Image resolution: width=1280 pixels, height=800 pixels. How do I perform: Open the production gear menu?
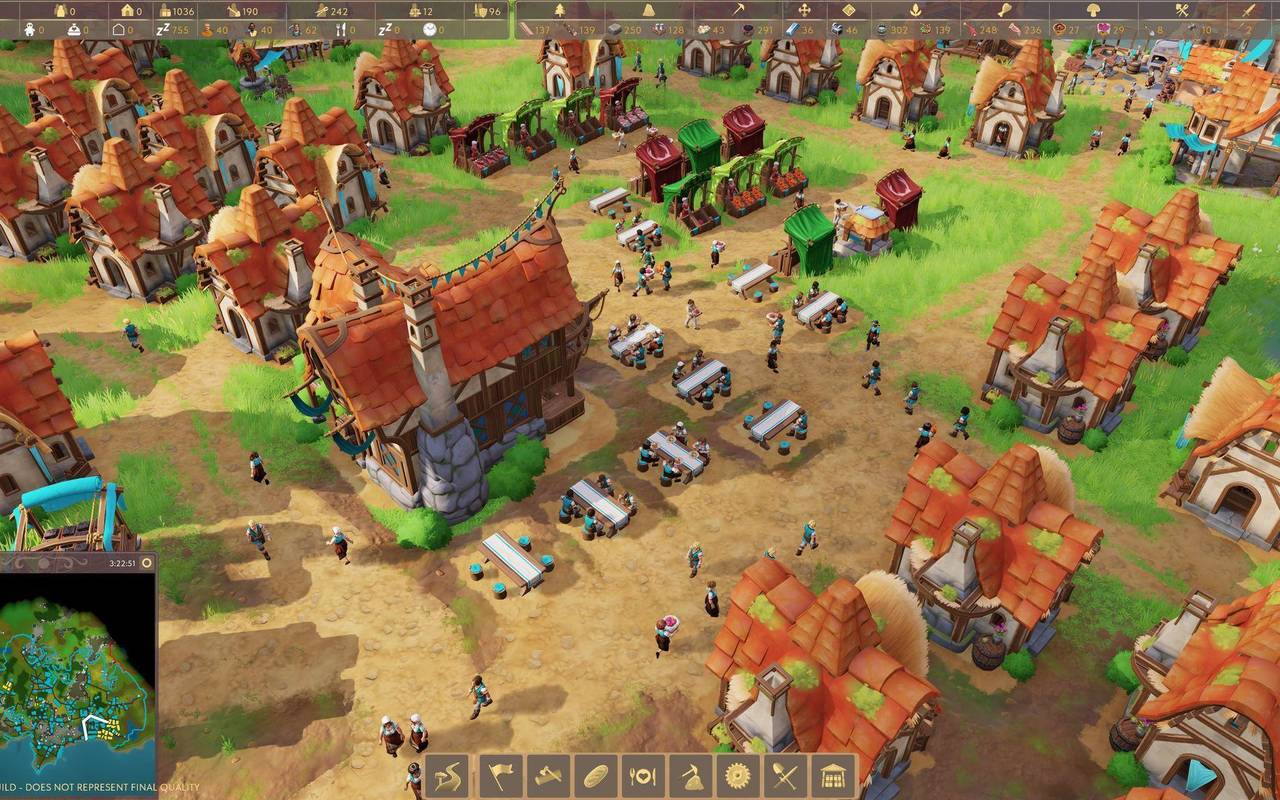(739, 775)
